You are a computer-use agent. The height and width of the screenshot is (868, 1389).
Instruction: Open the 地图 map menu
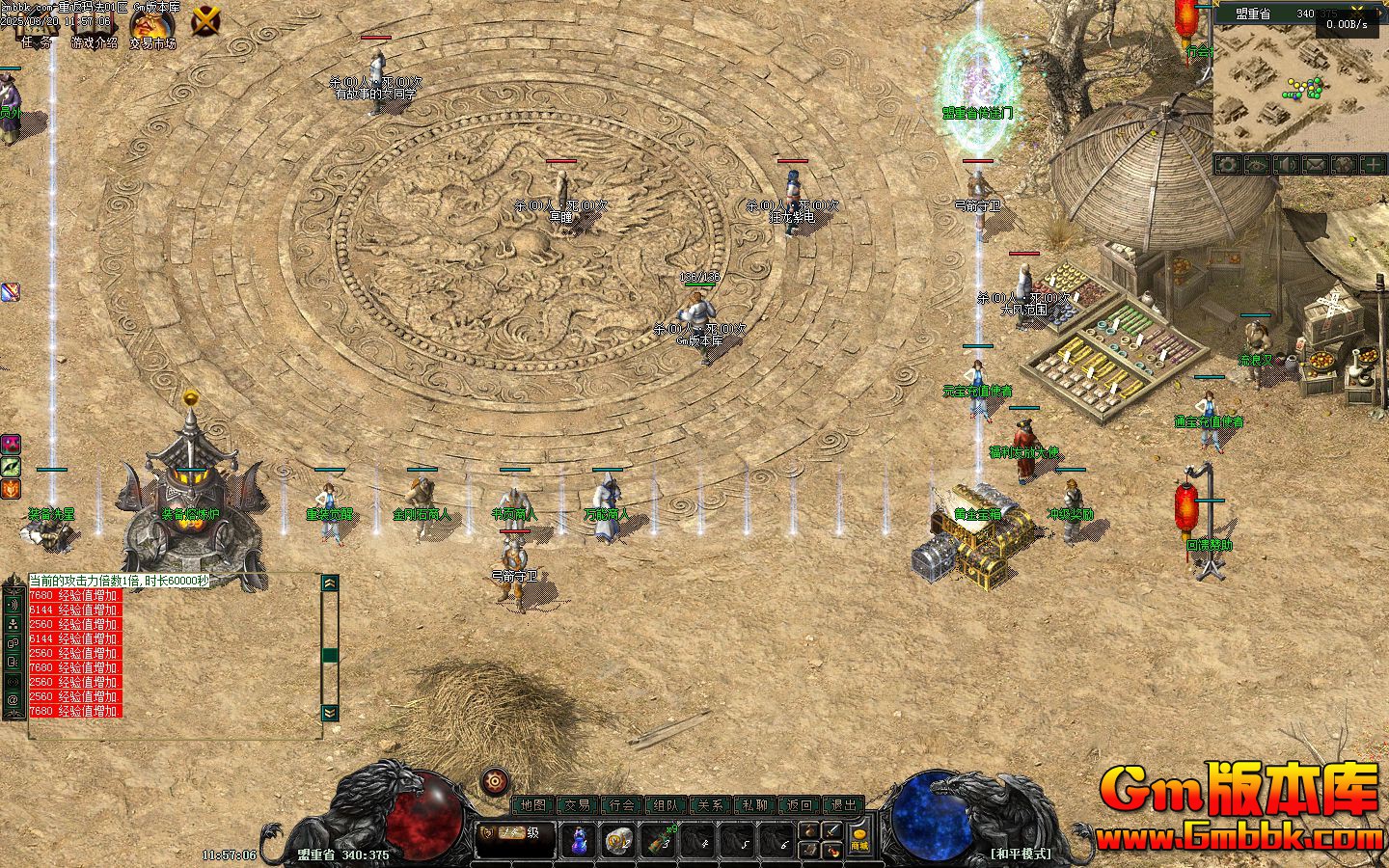[532, 804]
